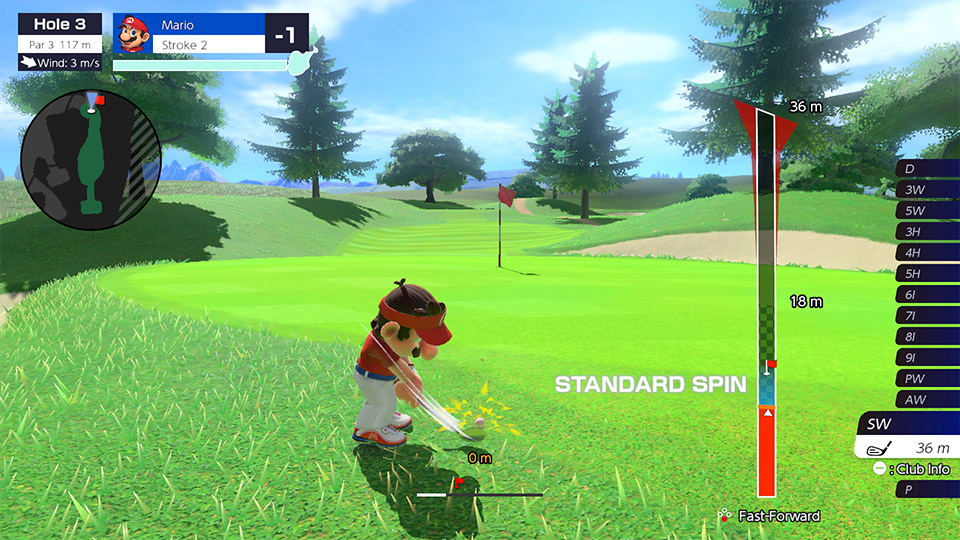Choose the 5H club

pyautogui.click(x=927, y=273)
